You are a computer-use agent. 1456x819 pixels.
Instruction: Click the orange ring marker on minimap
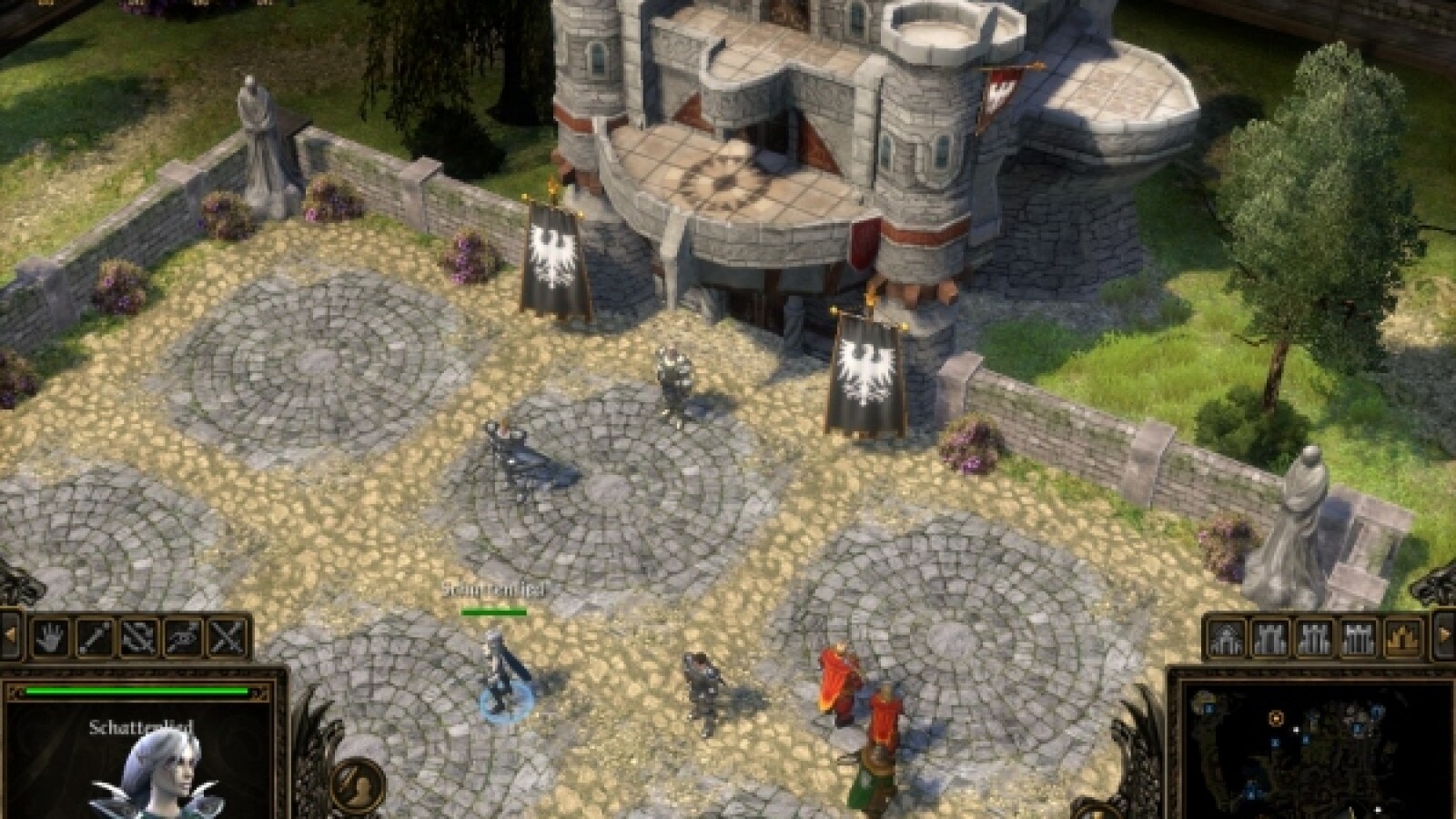[x=1276, y=719]
